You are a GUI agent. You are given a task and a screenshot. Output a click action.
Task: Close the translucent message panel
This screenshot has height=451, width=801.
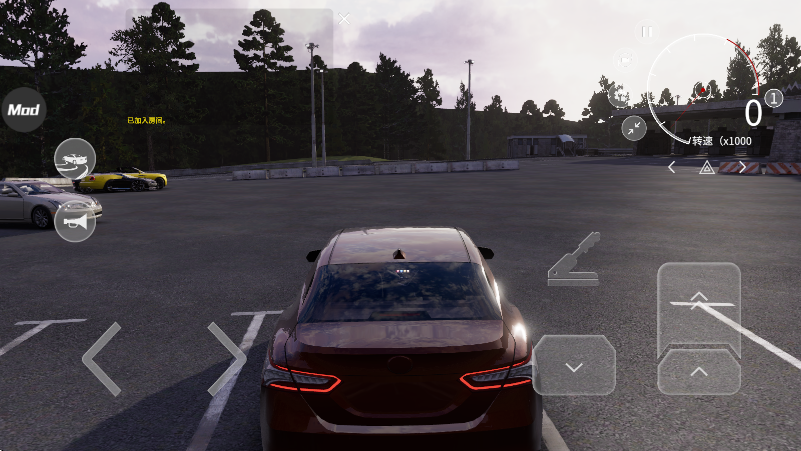click(345, 19)
